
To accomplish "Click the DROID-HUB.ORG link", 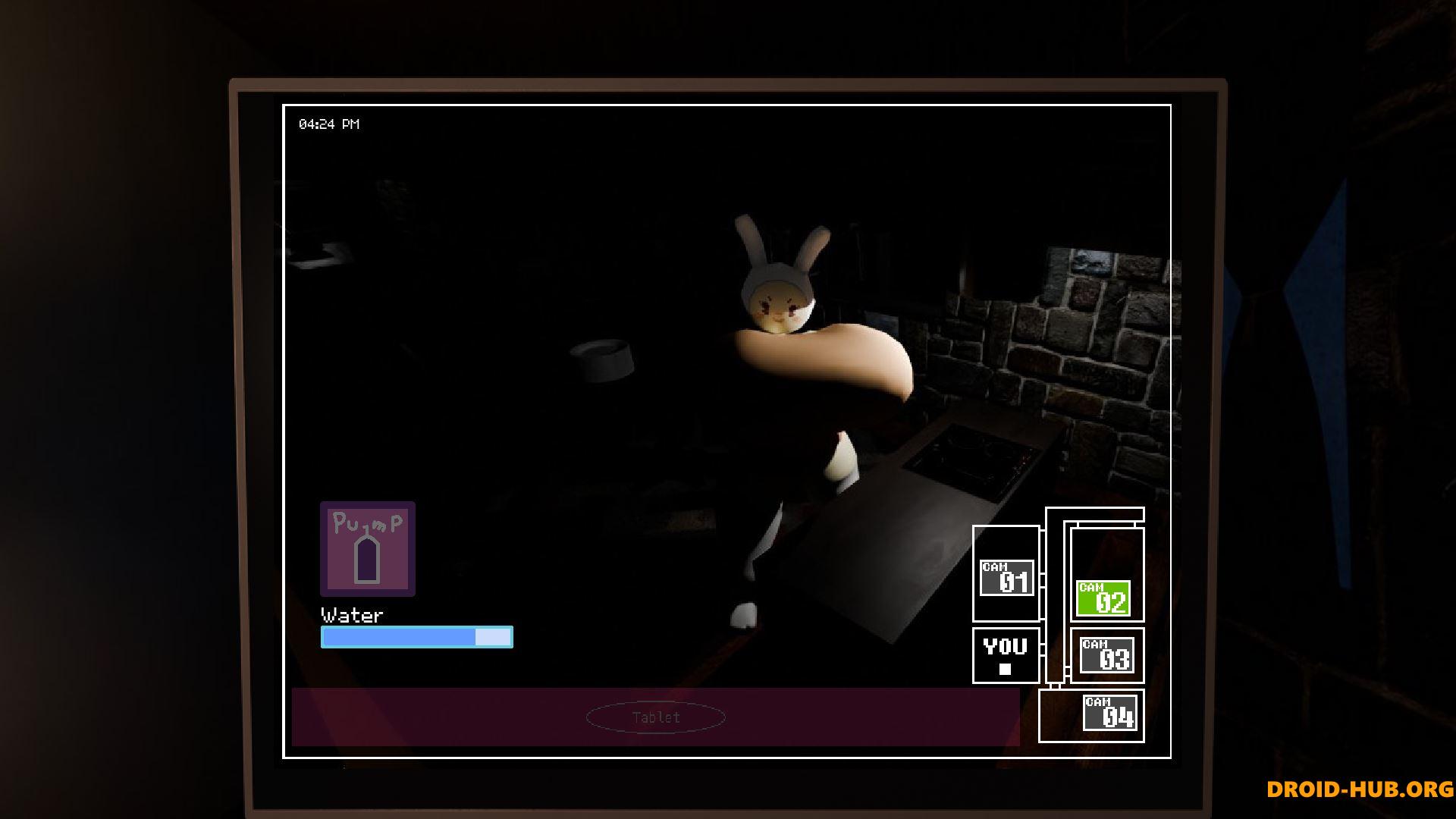I will pos(1361,790).
